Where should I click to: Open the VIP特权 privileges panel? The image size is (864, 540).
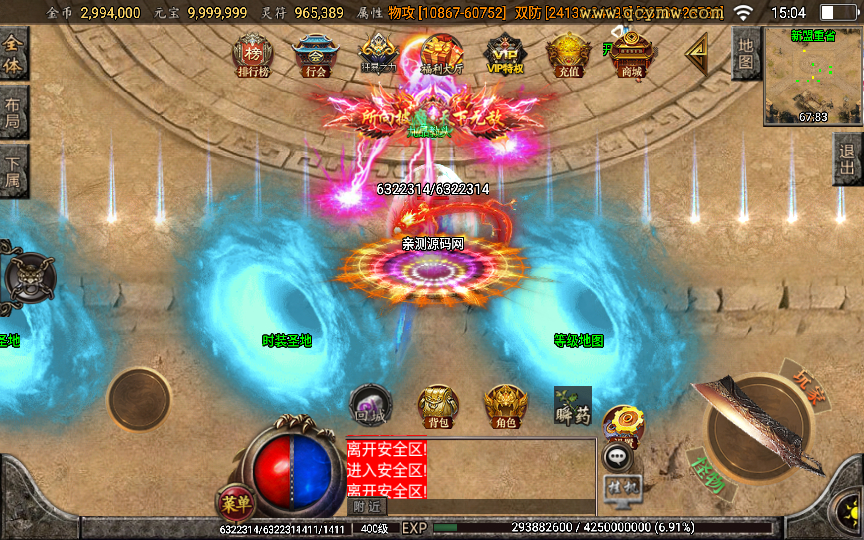pyautogui.click(x=505, y=55)
